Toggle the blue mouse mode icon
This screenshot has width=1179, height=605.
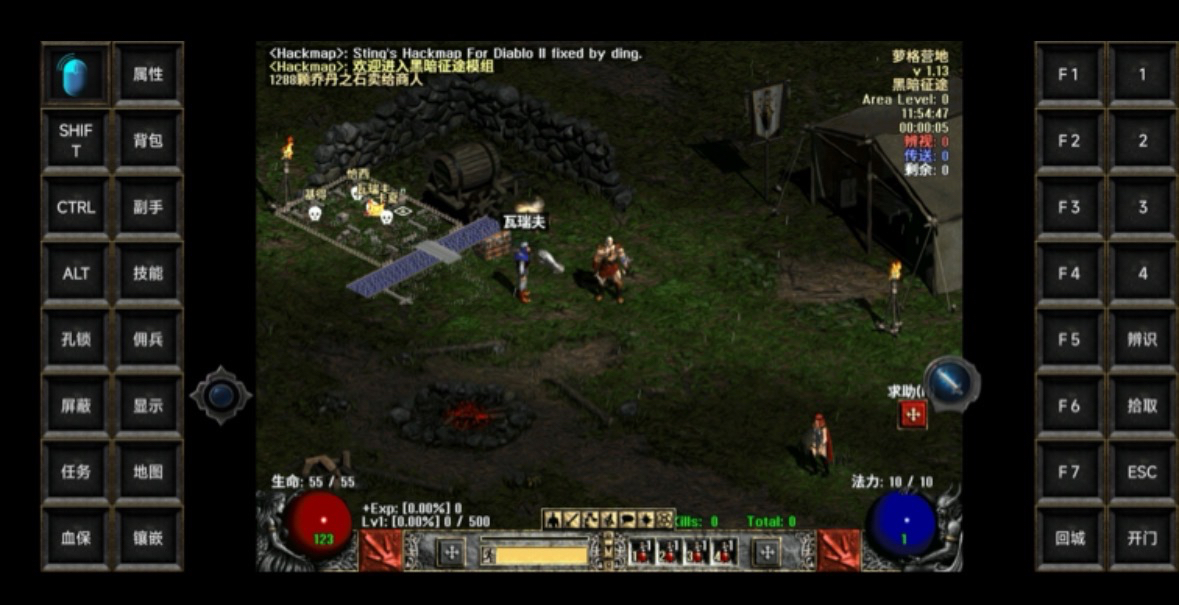coord(75,75)
